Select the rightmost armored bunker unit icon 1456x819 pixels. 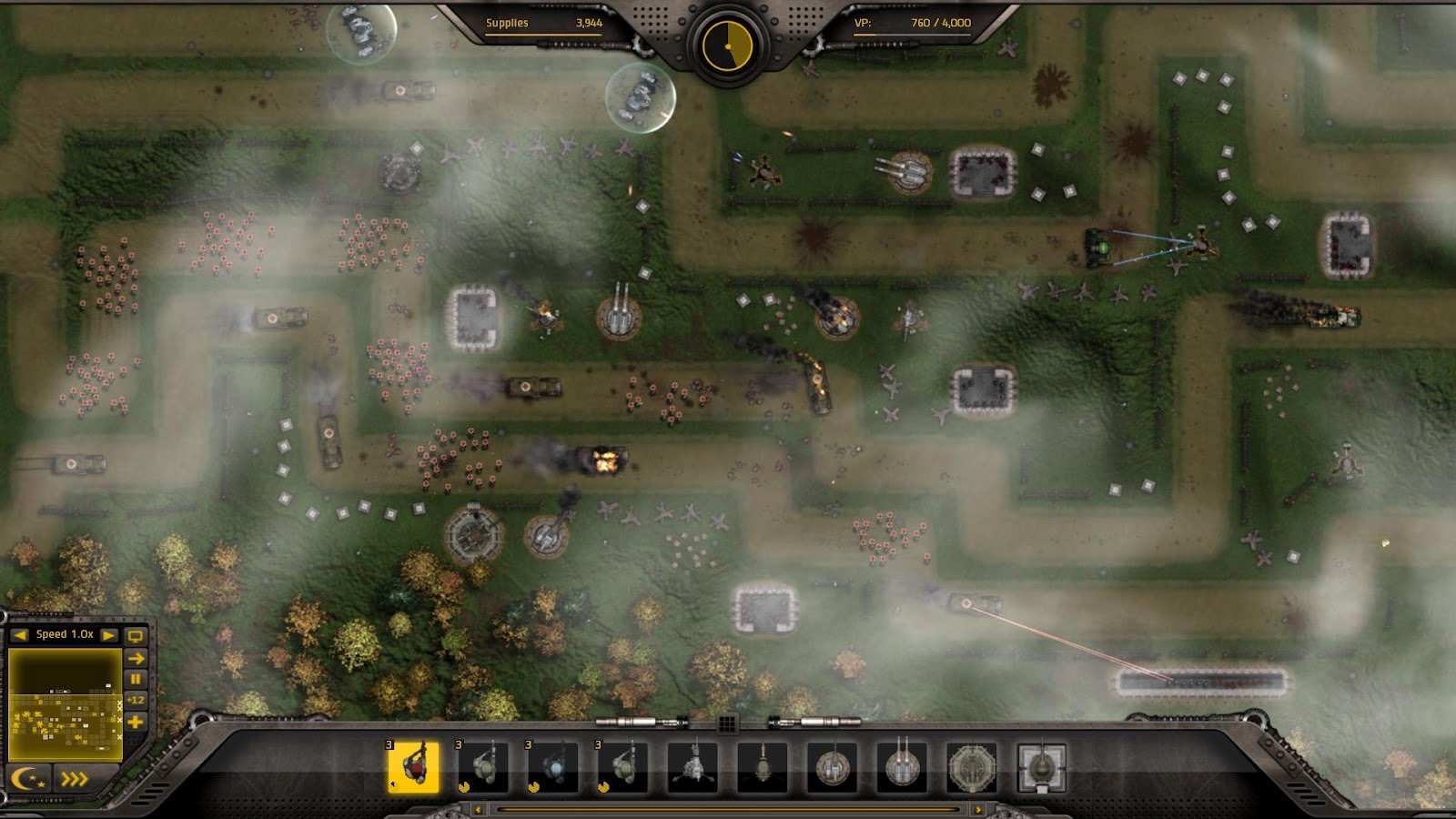coord(1044,769)
